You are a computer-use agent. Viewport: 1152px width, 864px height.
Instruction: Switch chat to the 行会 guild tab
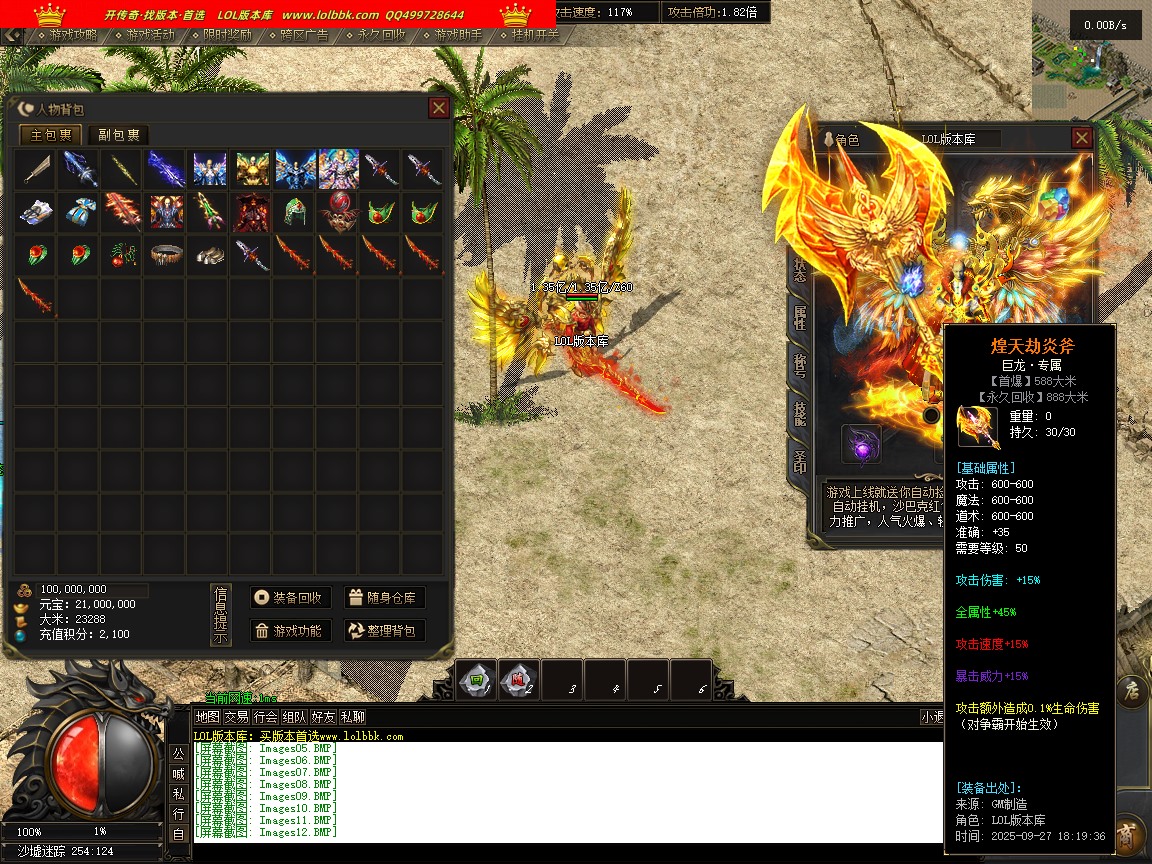click(x=265, y=717)
